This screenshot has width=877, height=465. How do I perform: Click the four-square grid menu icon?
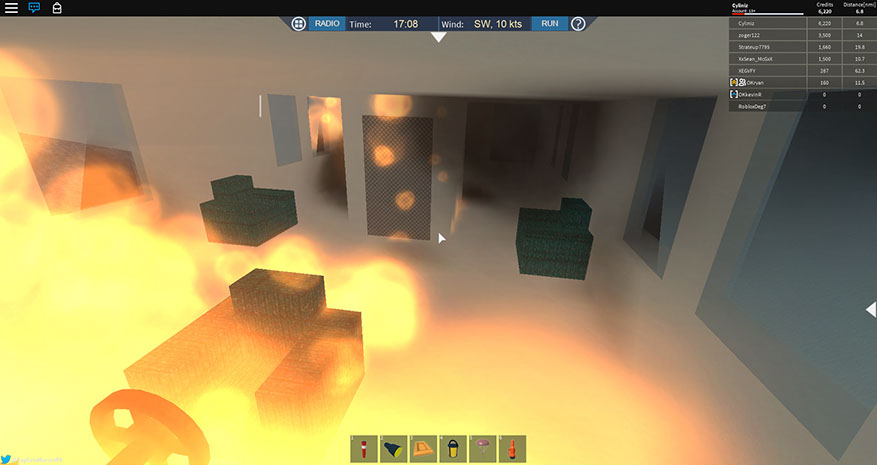coord(298,23)
